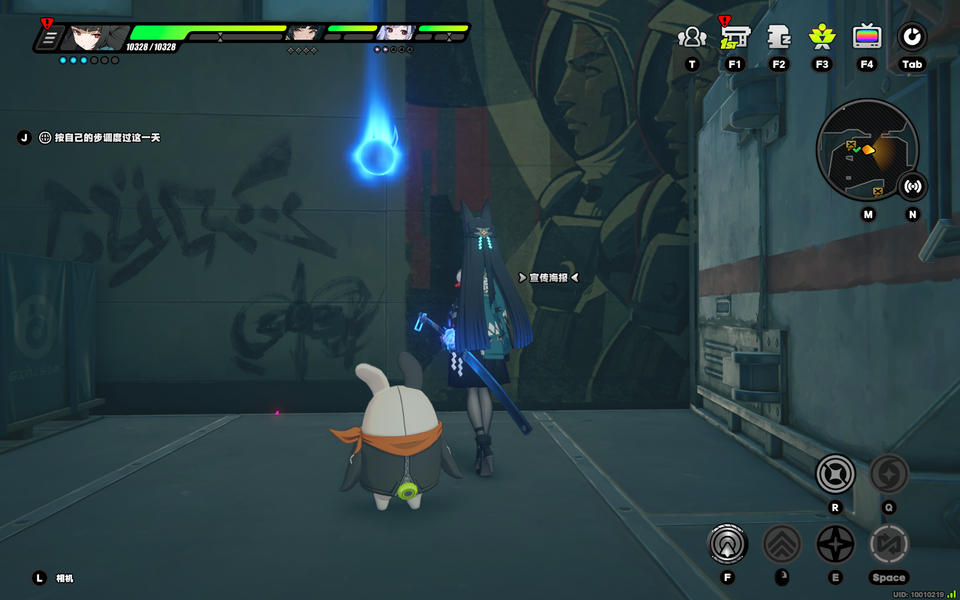
Task: Open the Z card icon
Action: pyautogui.click(x=779, y=38)
